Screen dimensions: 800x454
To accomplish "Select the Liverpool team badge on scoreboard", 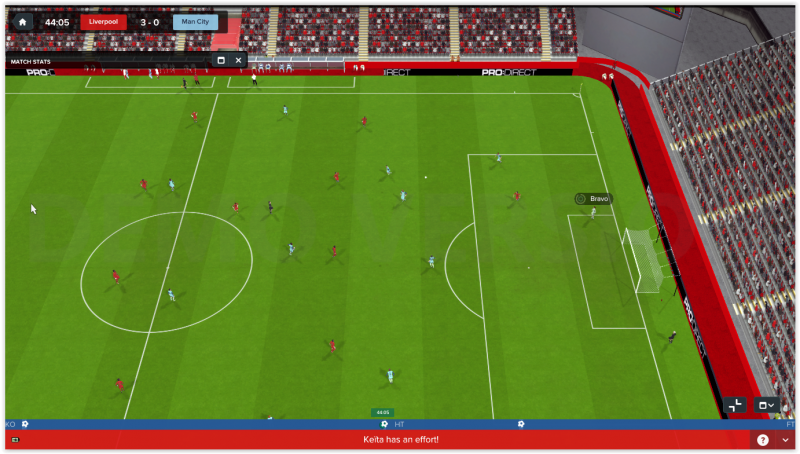I will [104, 22].
